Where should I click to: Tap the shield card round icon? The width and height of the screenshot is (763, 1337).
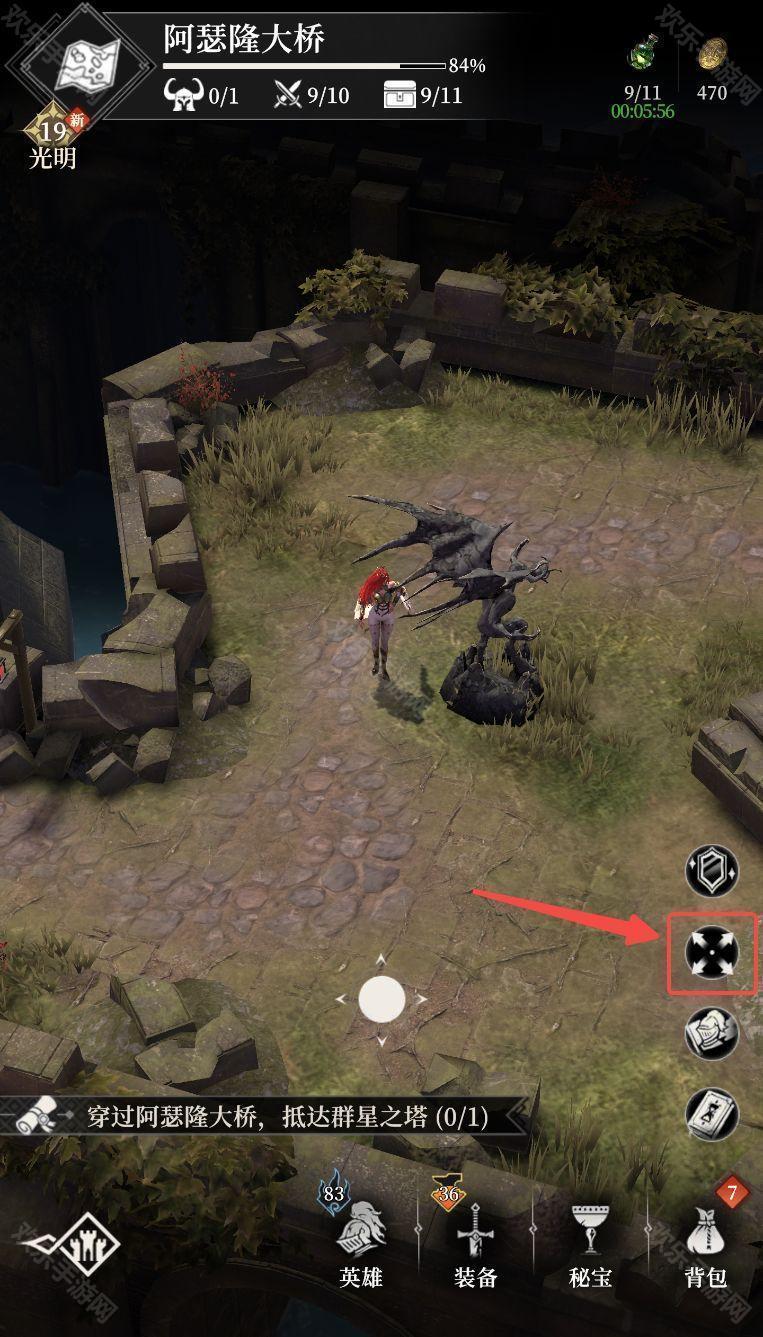tap(711, 871)
